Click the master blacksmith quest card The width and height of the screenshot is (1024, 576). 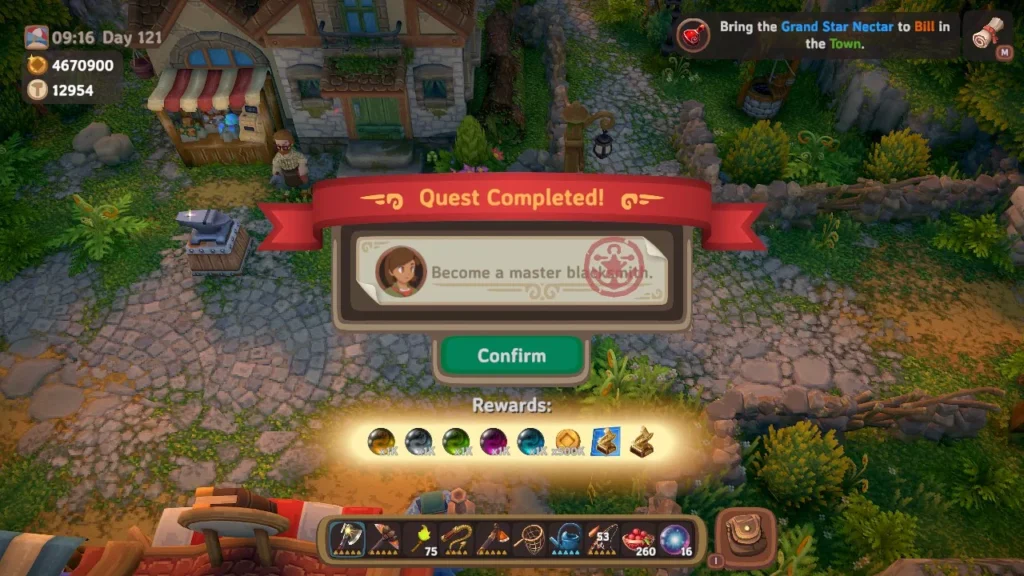[511, 271]
